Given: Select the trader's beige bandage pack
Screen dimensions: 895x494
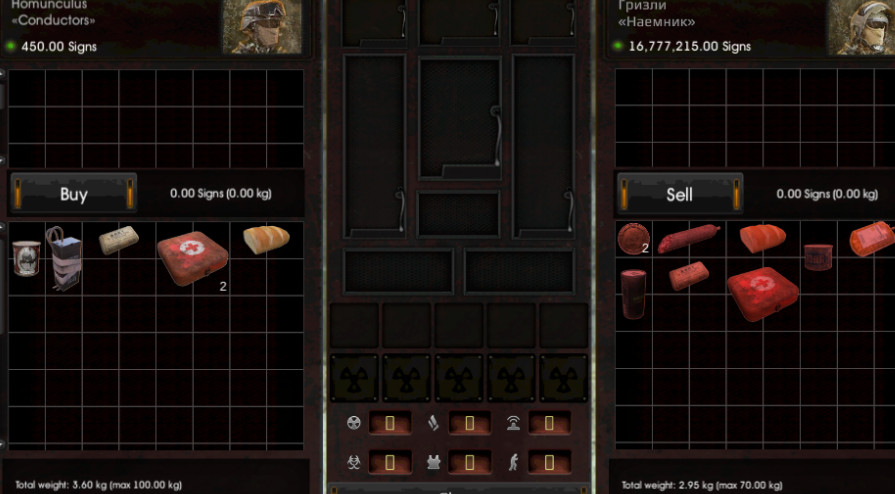Looking at the screenshot, I should click(x=118, y=240).
